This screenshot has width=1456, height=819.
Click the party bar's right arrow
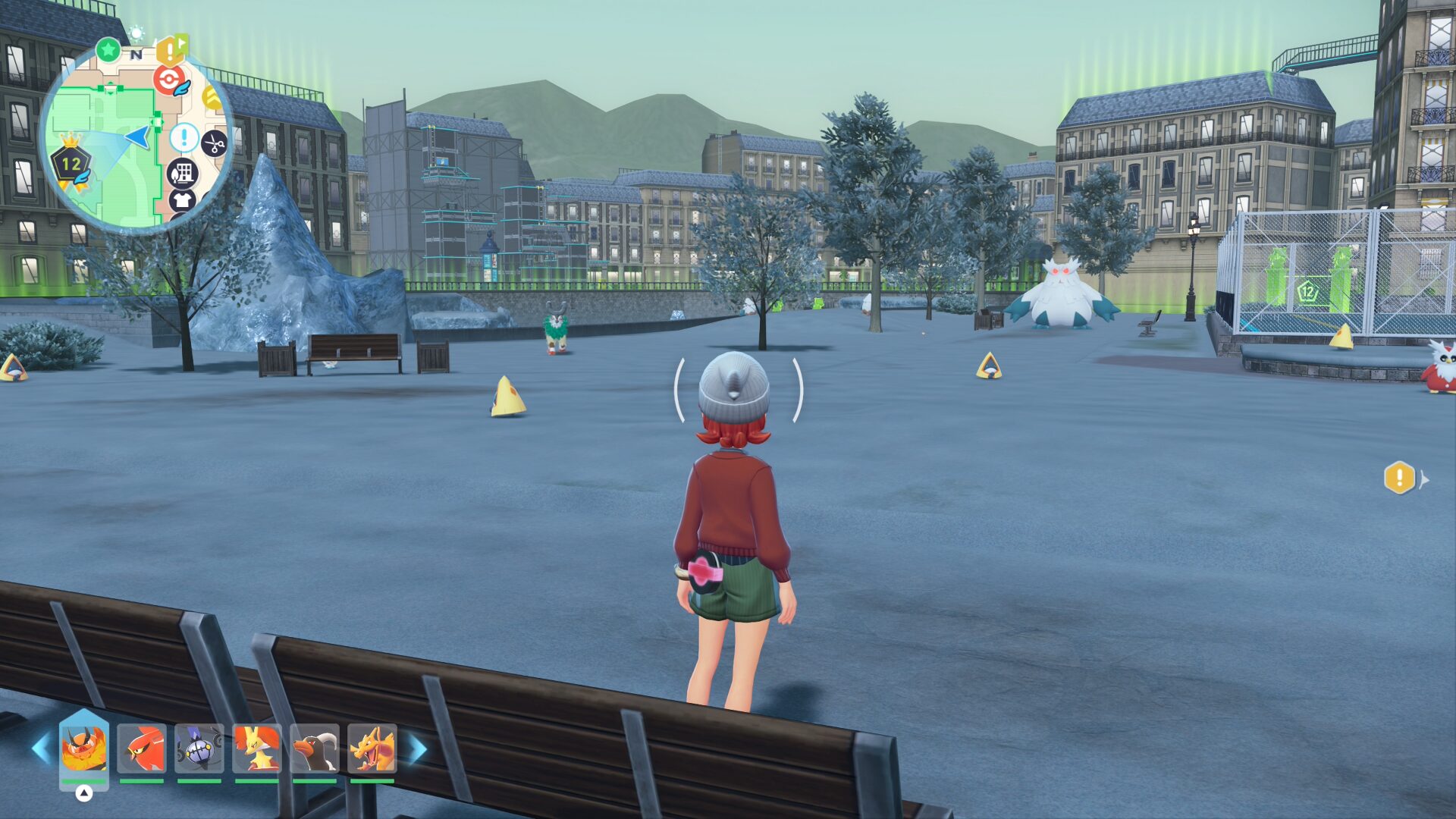coord(418,748)
